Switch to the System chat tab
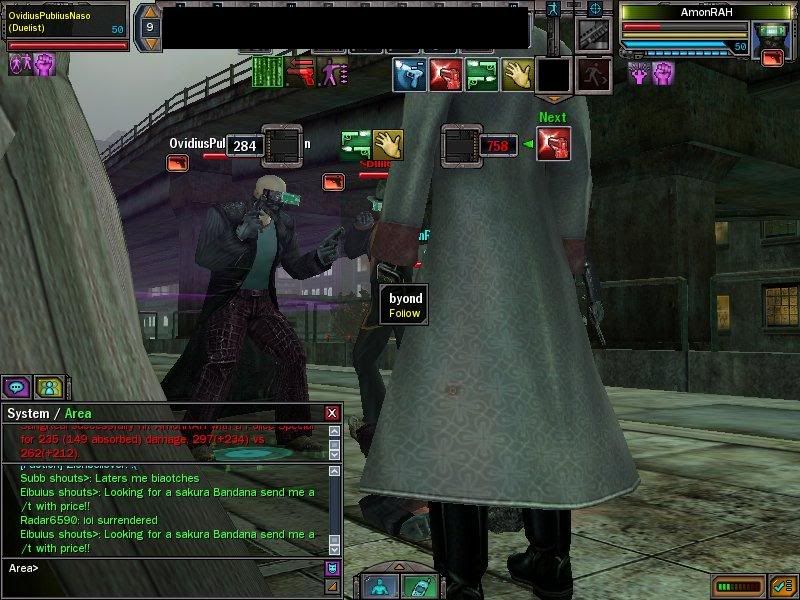800x600 pixels. click(29, 413)
